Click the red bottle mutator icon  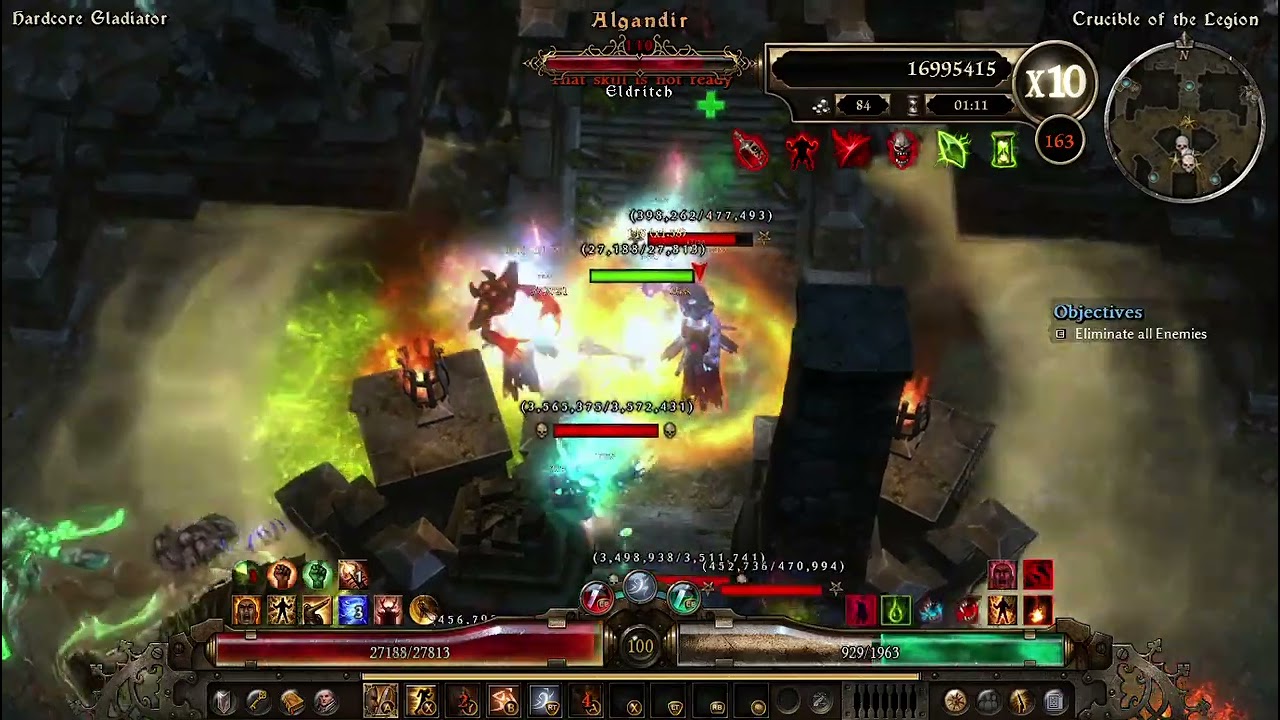(x=751, y=150)
